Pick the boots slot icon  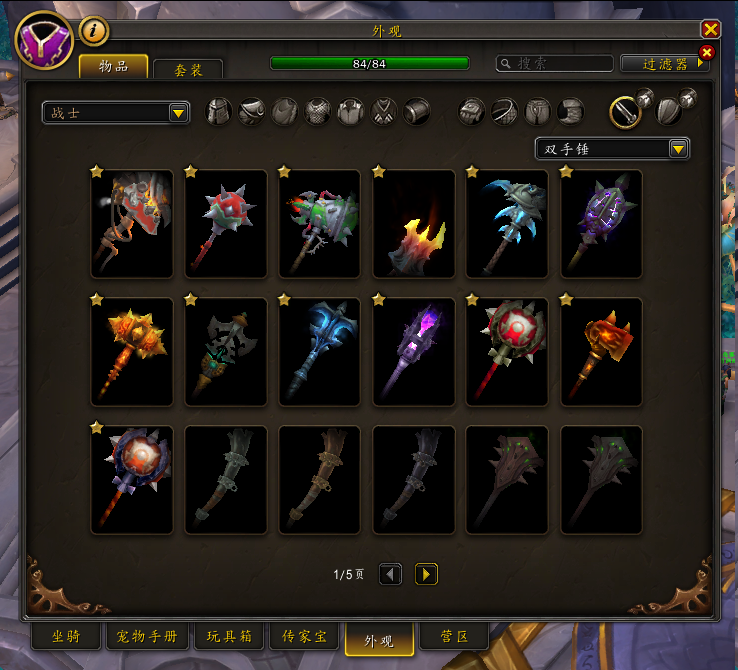pos(570,111)
